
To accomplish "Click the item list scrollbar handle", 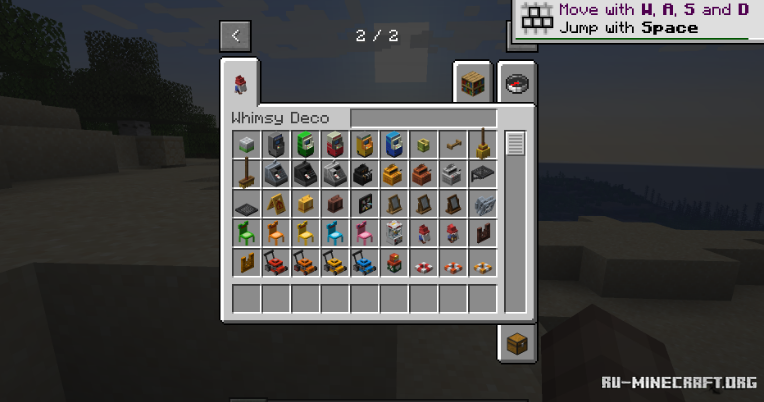I will (515, 144).
